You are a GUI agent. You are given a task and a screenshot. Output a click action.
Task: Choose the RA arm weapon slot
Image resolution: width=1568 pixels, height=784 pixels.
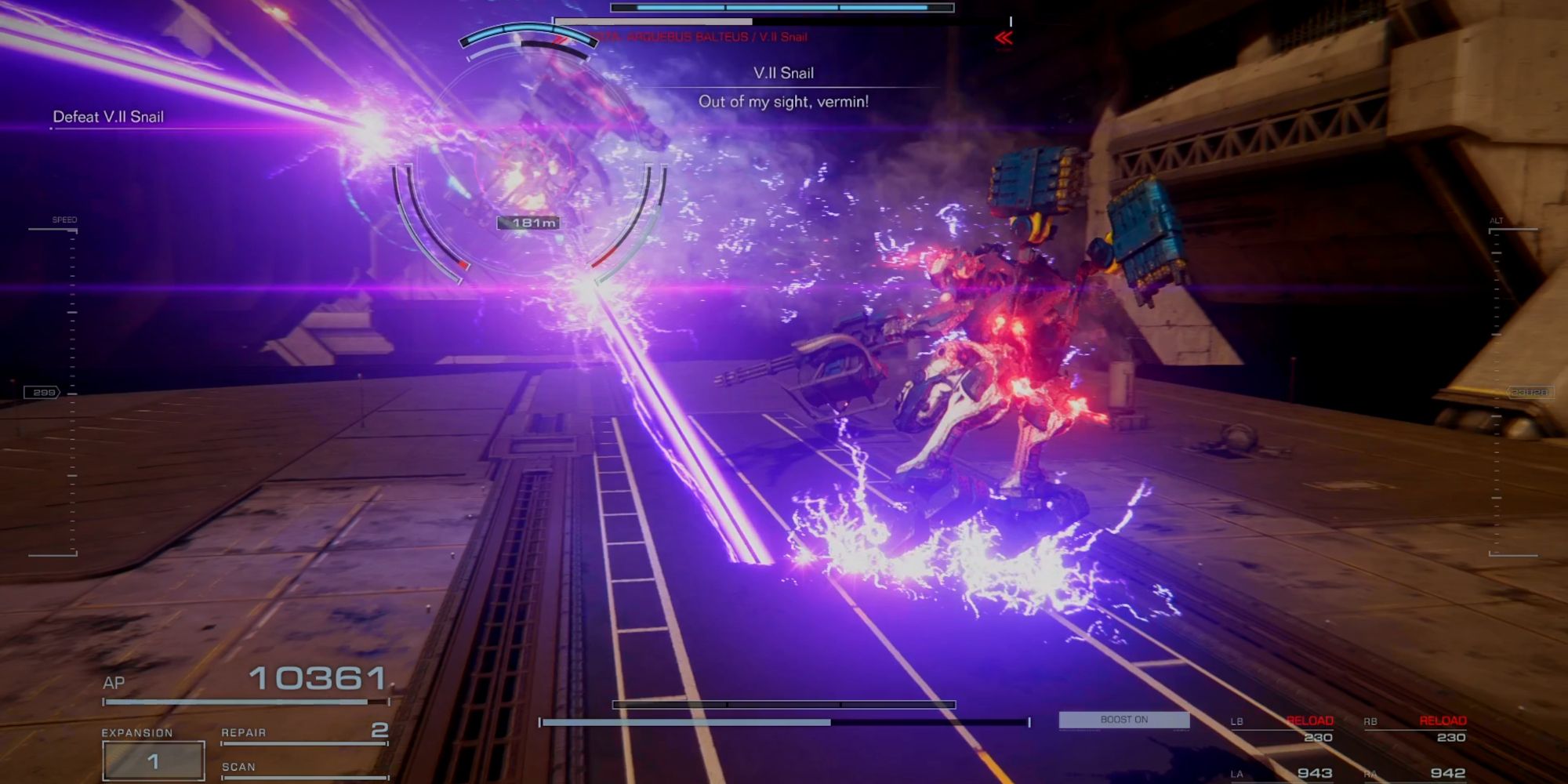point(1415,773)
